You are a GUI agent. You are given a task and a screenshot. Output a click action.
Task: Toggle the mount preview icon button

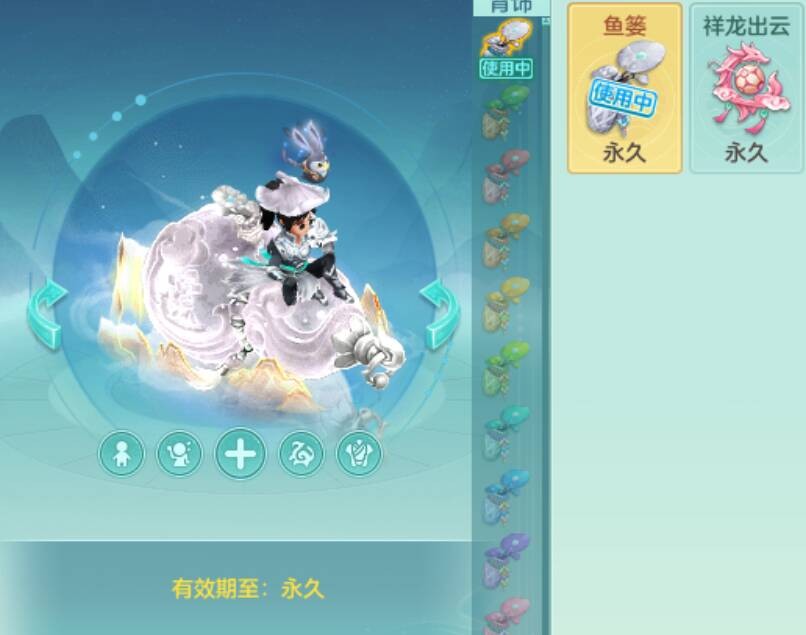point(301,455)
